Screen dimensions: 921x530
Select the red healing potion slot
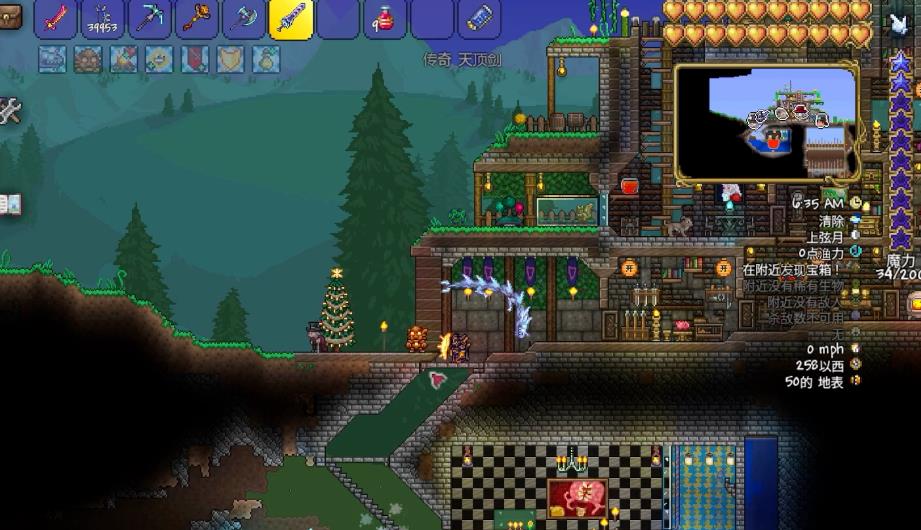(385, 19)
